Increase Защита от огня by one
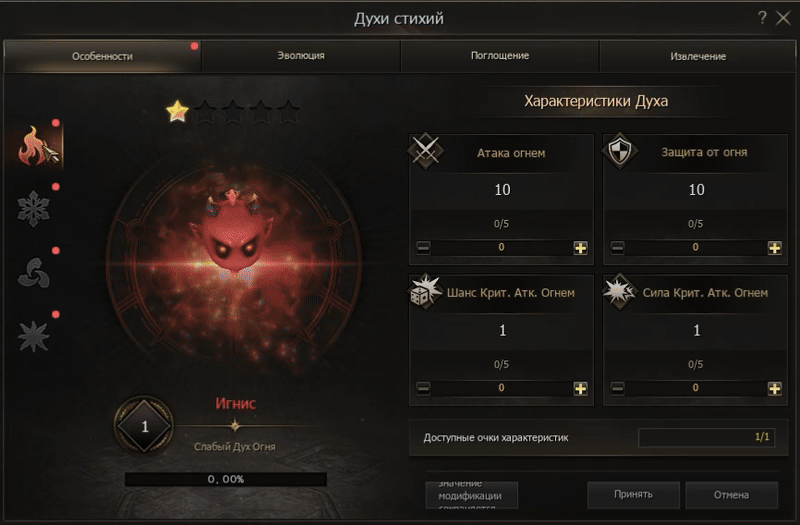 (x=774, y=247)
